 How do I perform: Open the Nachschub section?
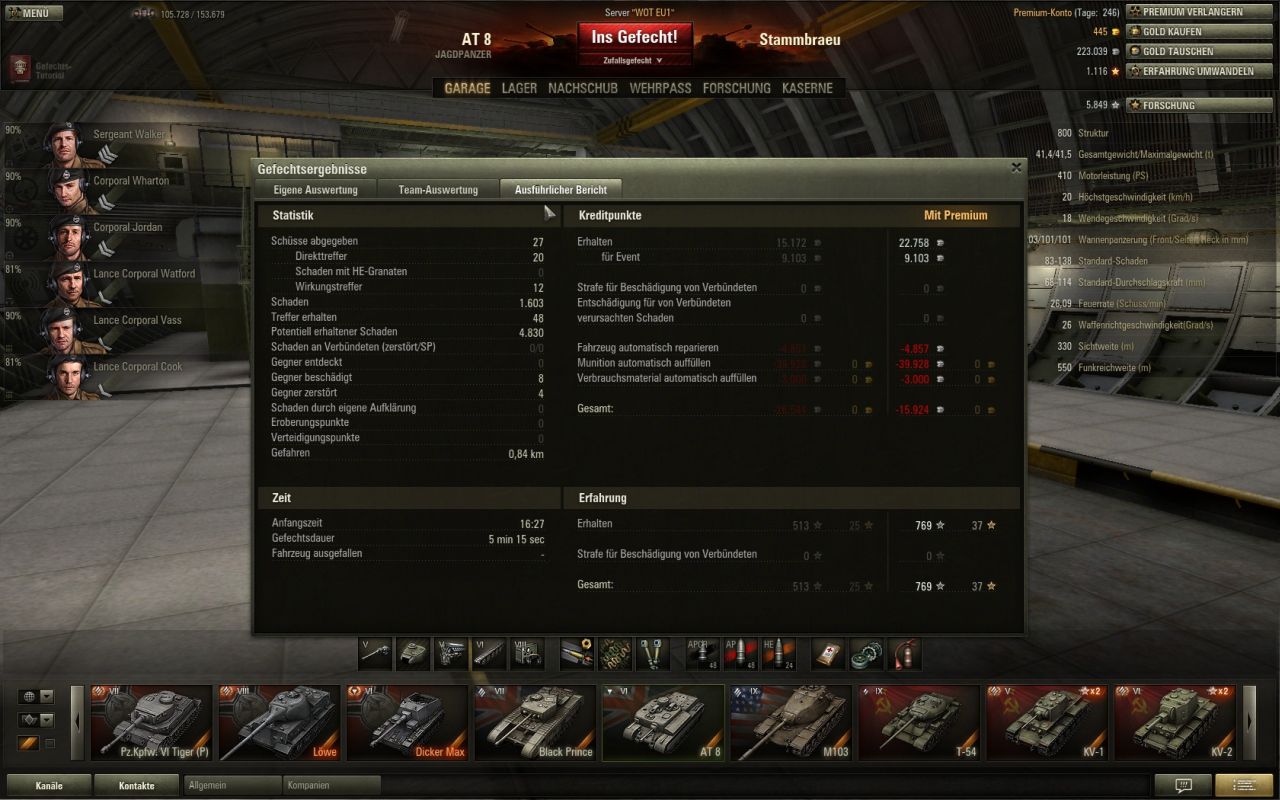click(583, 88)
